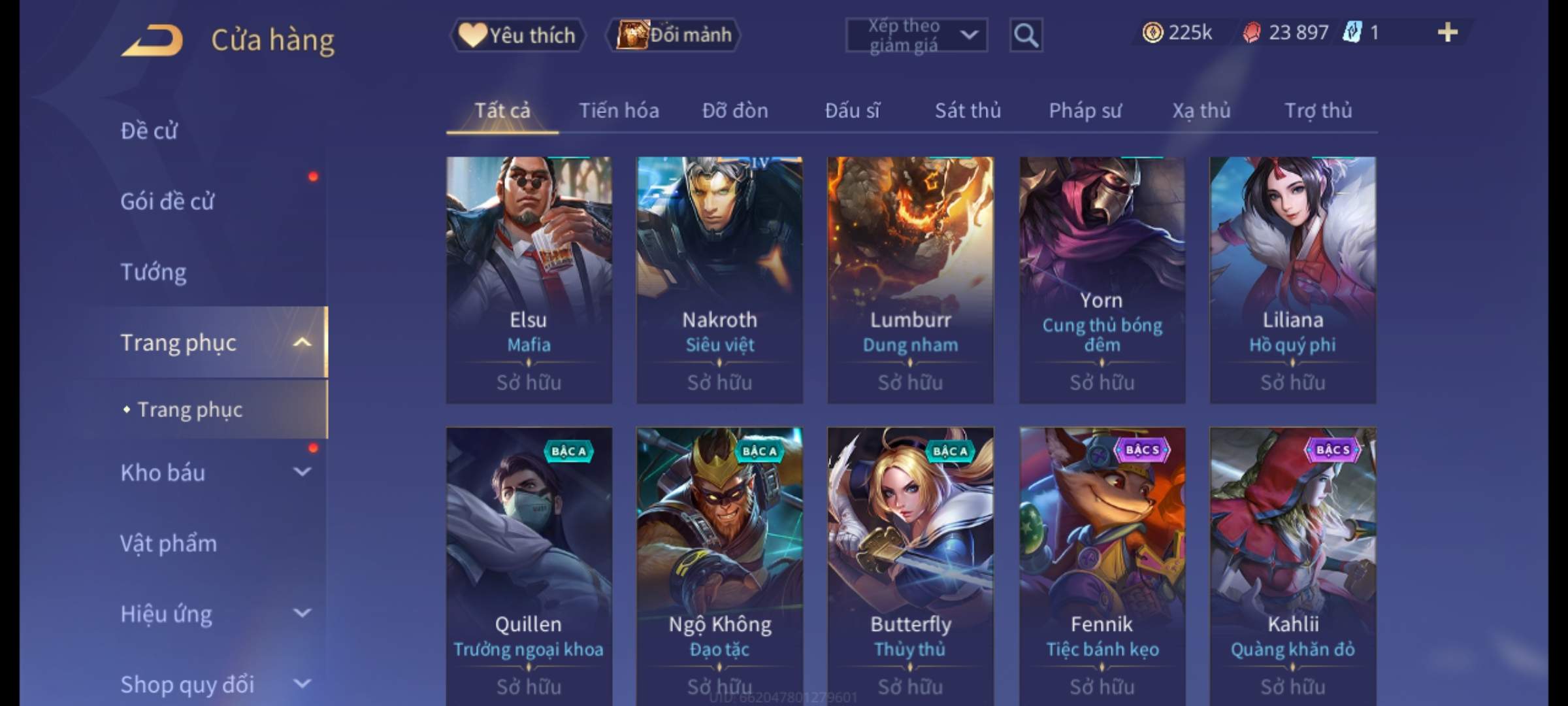Open the Đổi mảnh fragment exchange

pyautogui.click(x=674, y=35)
